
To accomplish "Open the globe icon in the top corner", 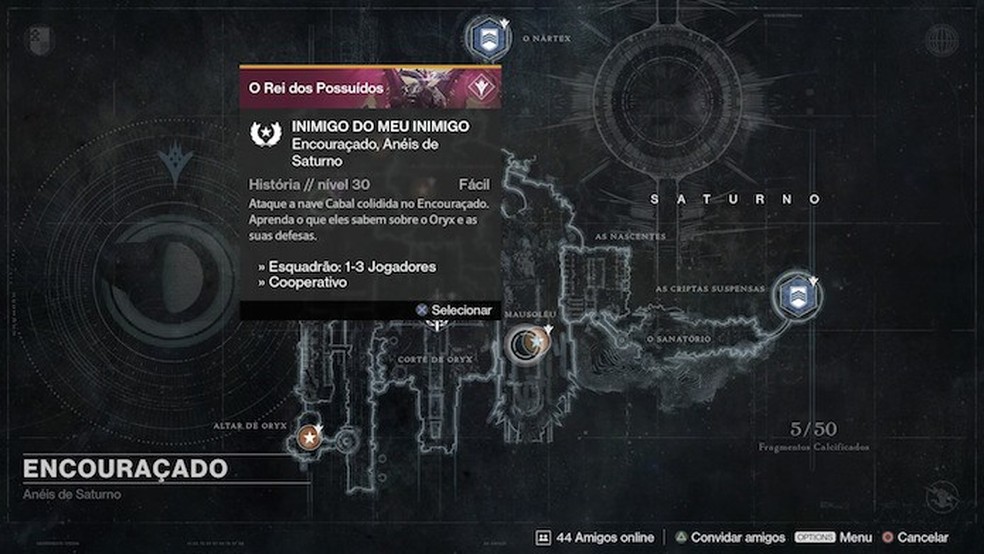I will 941,40.
